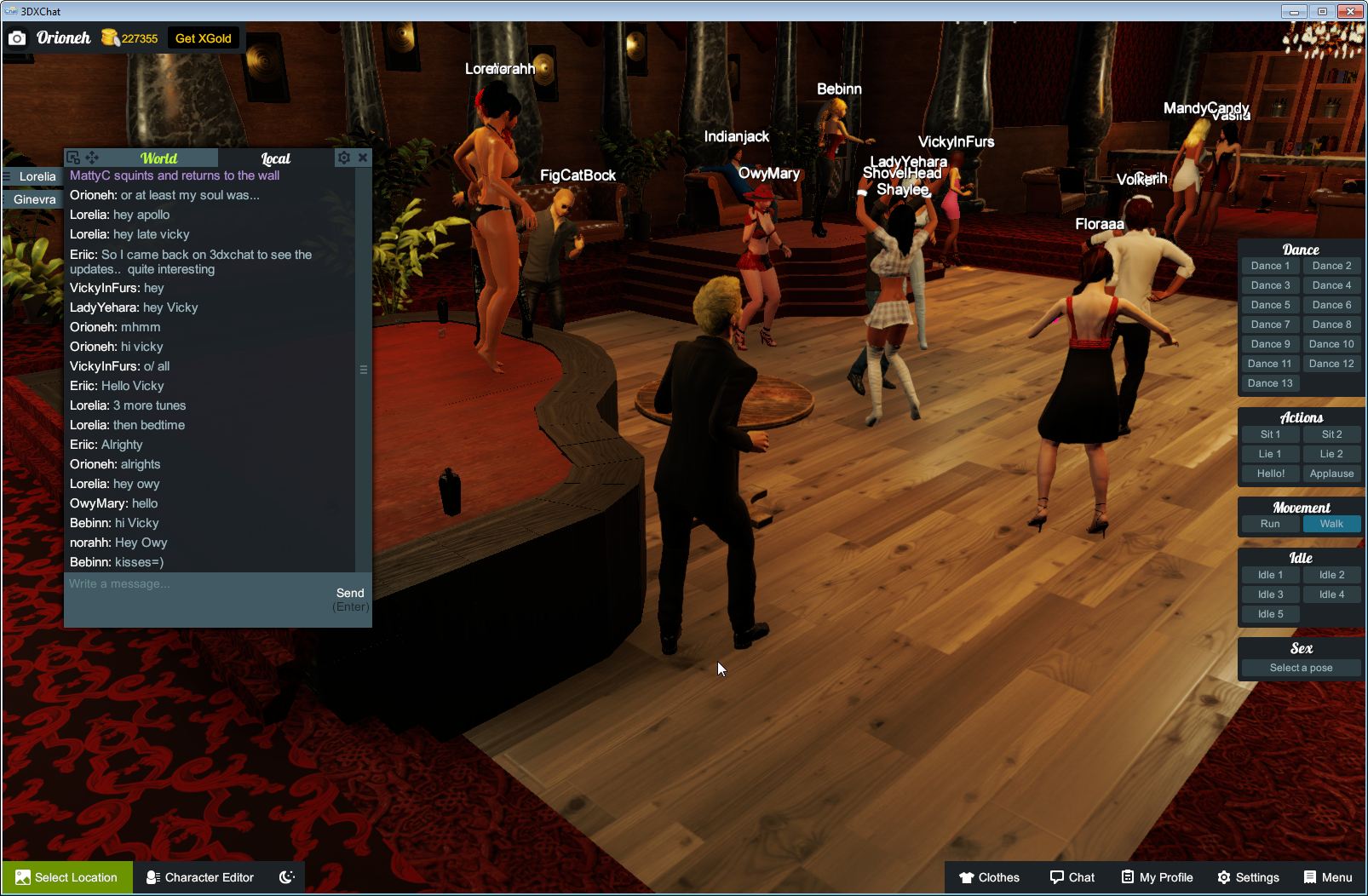Pop out the chat window using detach icon
Viewport: 1368px width, 896px height.
coord(75,158)
